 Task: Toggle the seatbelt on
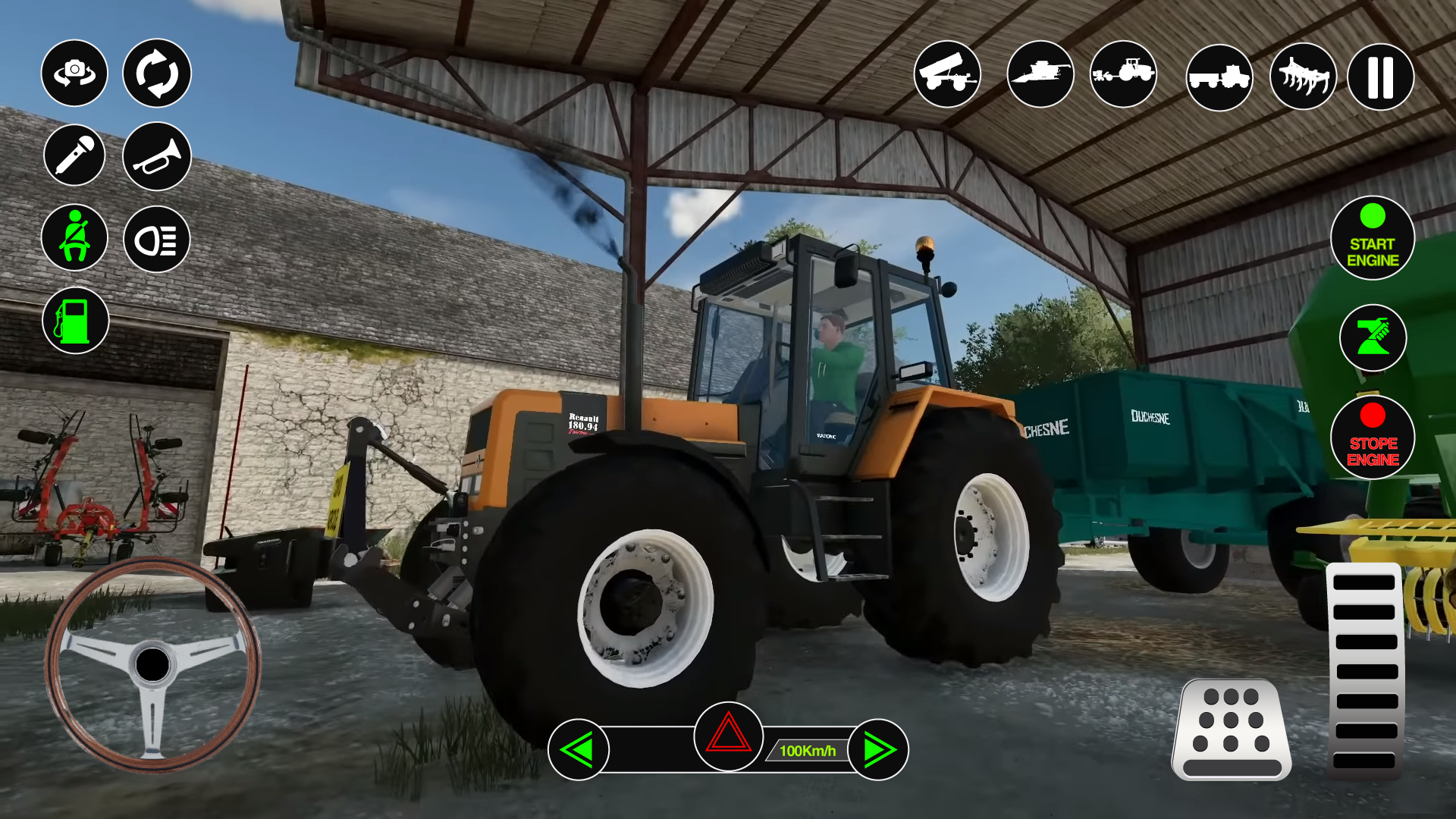pyautogui.click(x=74, y=237)
